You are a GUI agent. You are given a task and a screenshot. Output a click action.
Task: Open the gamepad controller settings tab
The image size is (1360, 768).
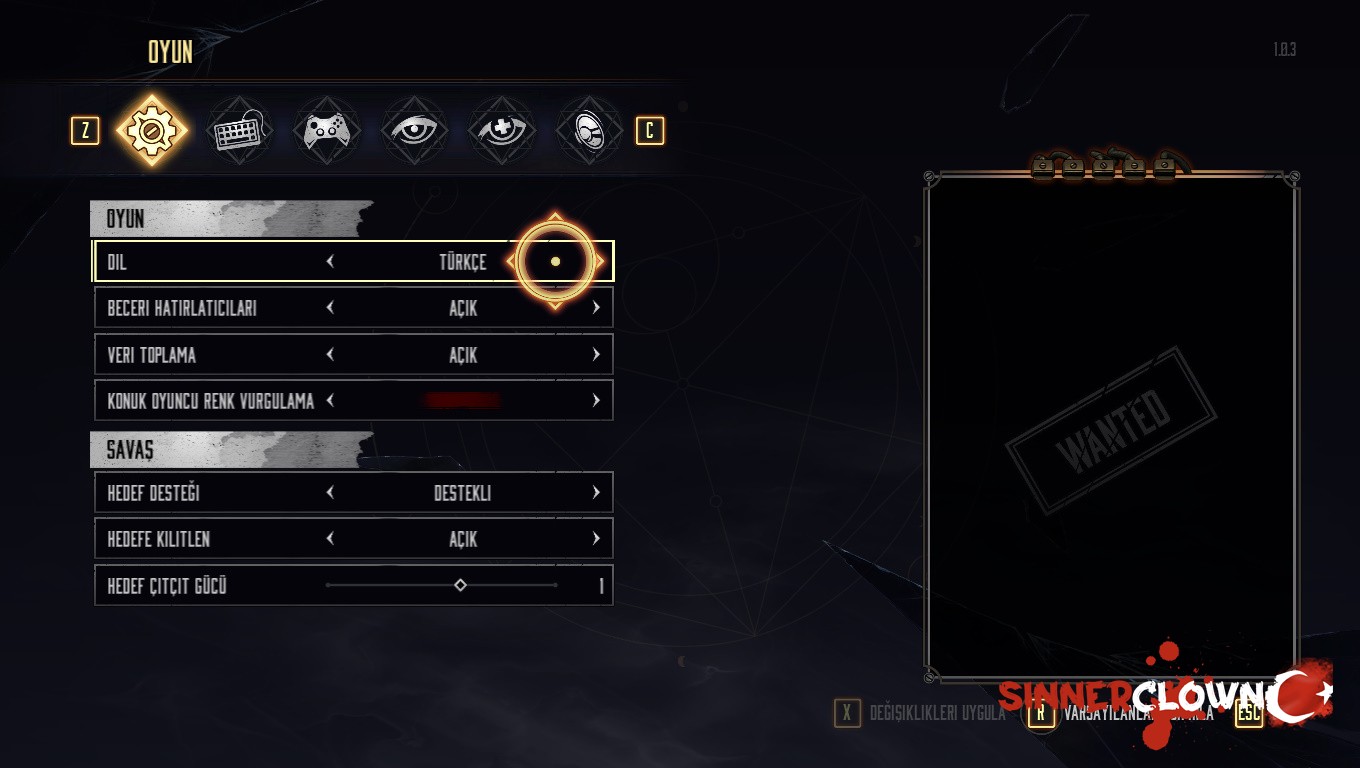coord(327,131)
